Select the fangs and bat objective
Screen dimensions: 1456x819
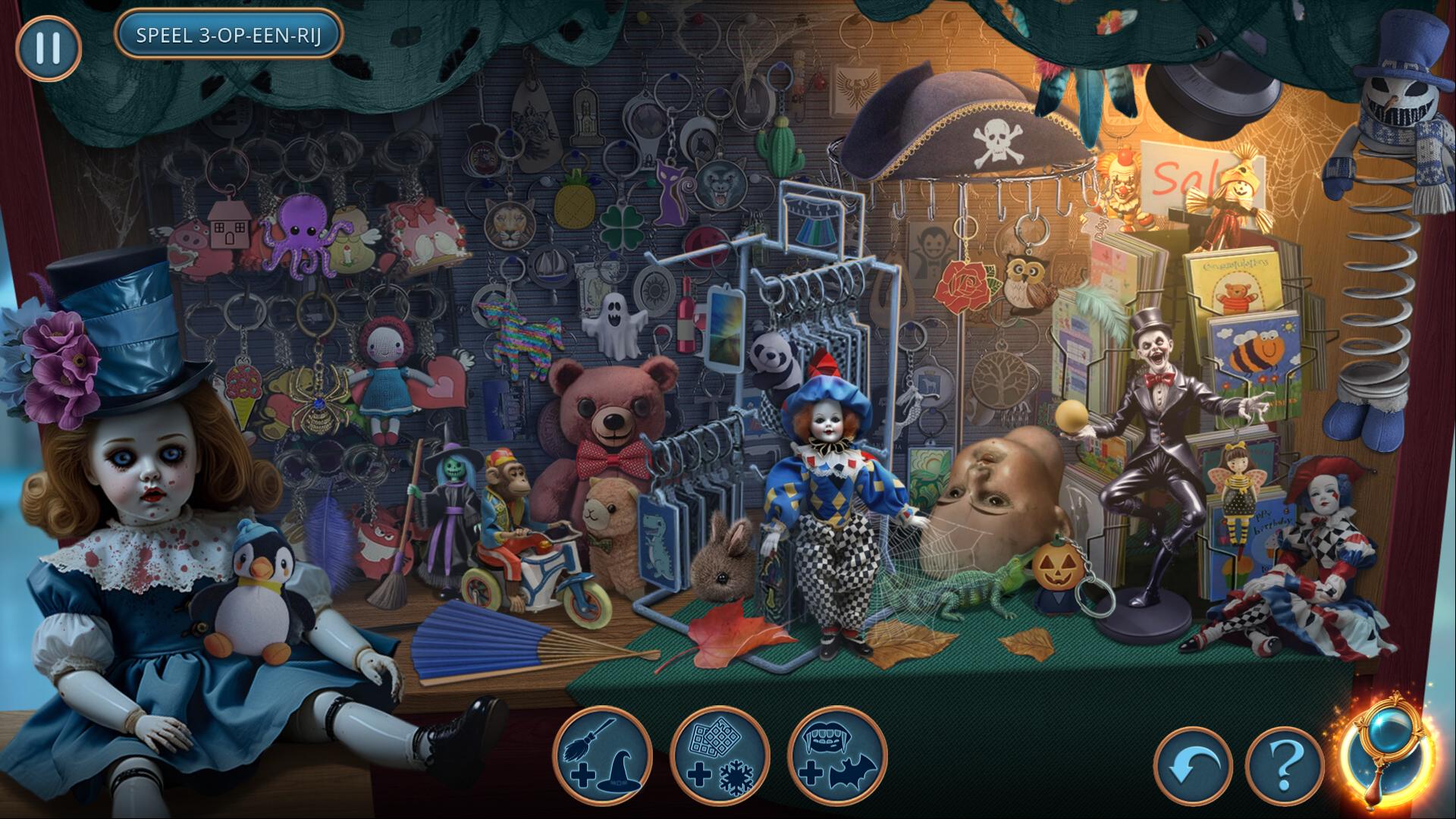coord(837,755)
